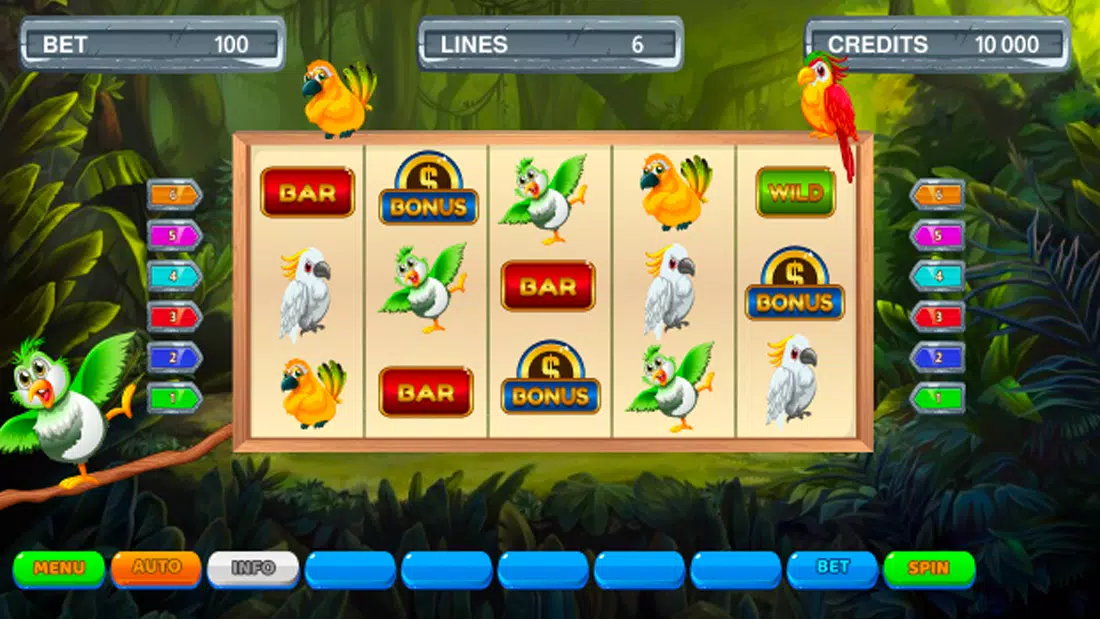Hit the green SPIN button
This screenshot has height=619, width=1100.
(x=929, y=568)
